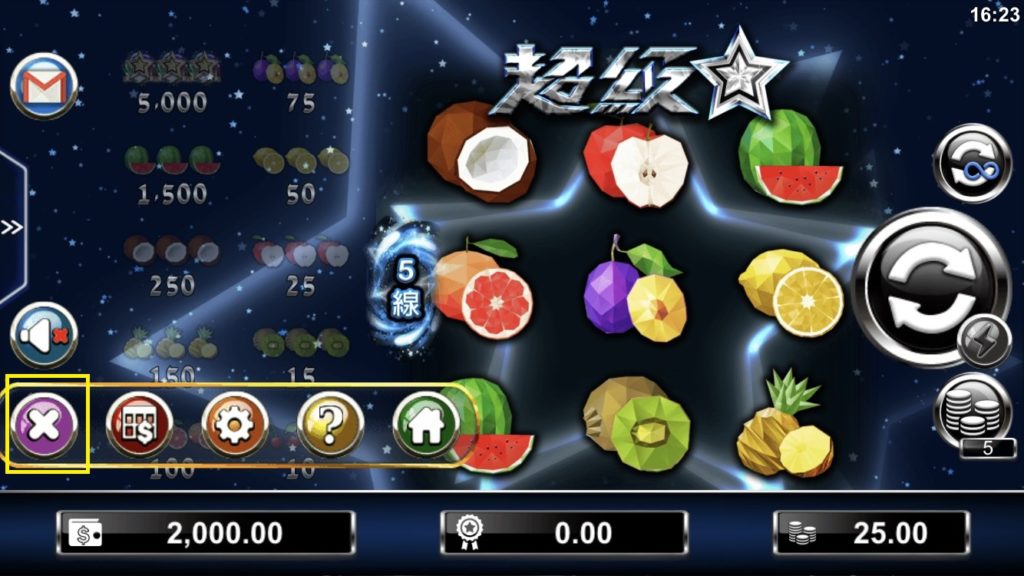Image resolution: width=1024 pixels, height=576 pixels.
Task: Open the envelope mail button
Action: [44, 86]
